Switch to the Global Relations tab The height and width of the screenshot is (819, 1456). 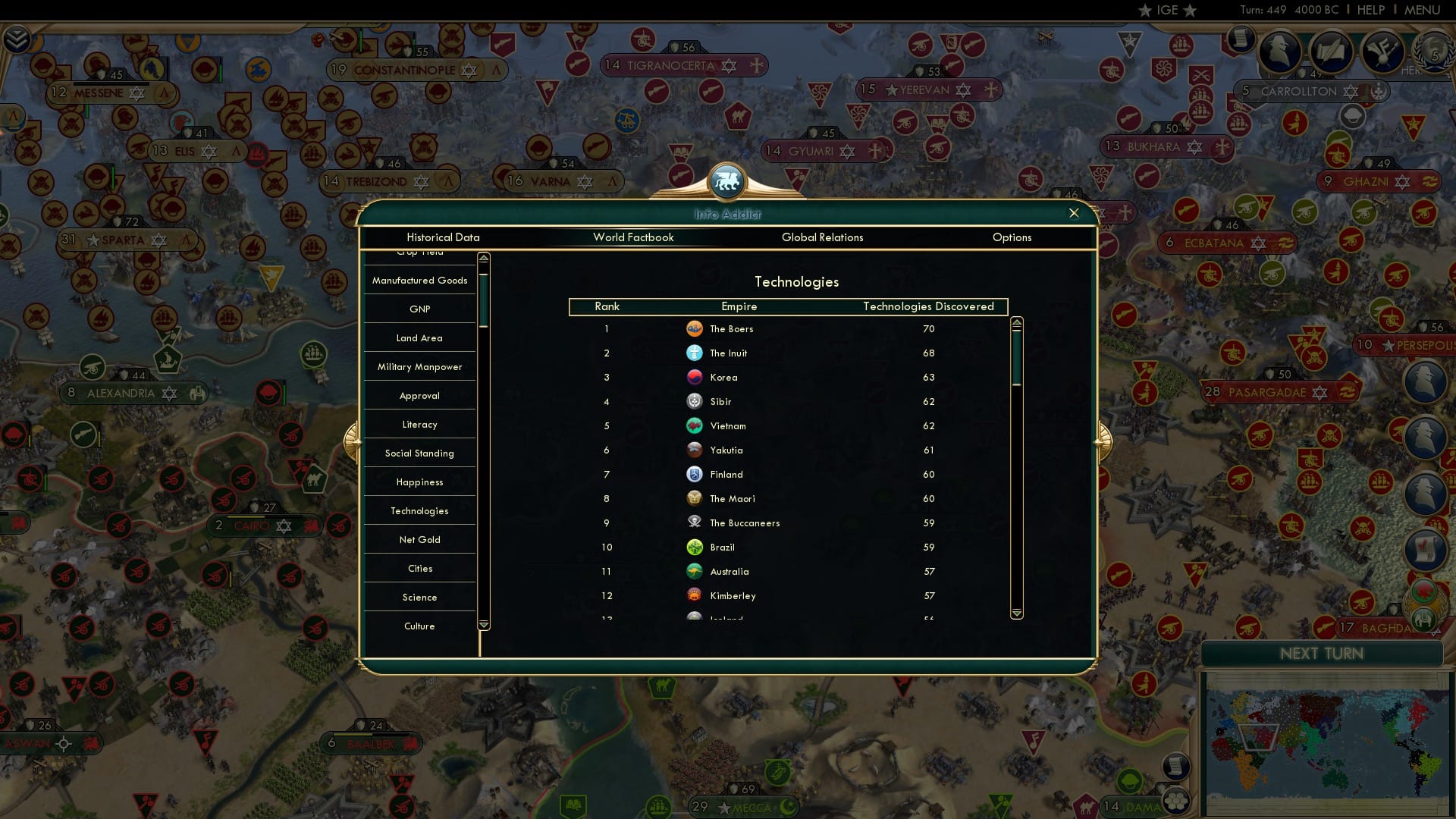[823, 237]
